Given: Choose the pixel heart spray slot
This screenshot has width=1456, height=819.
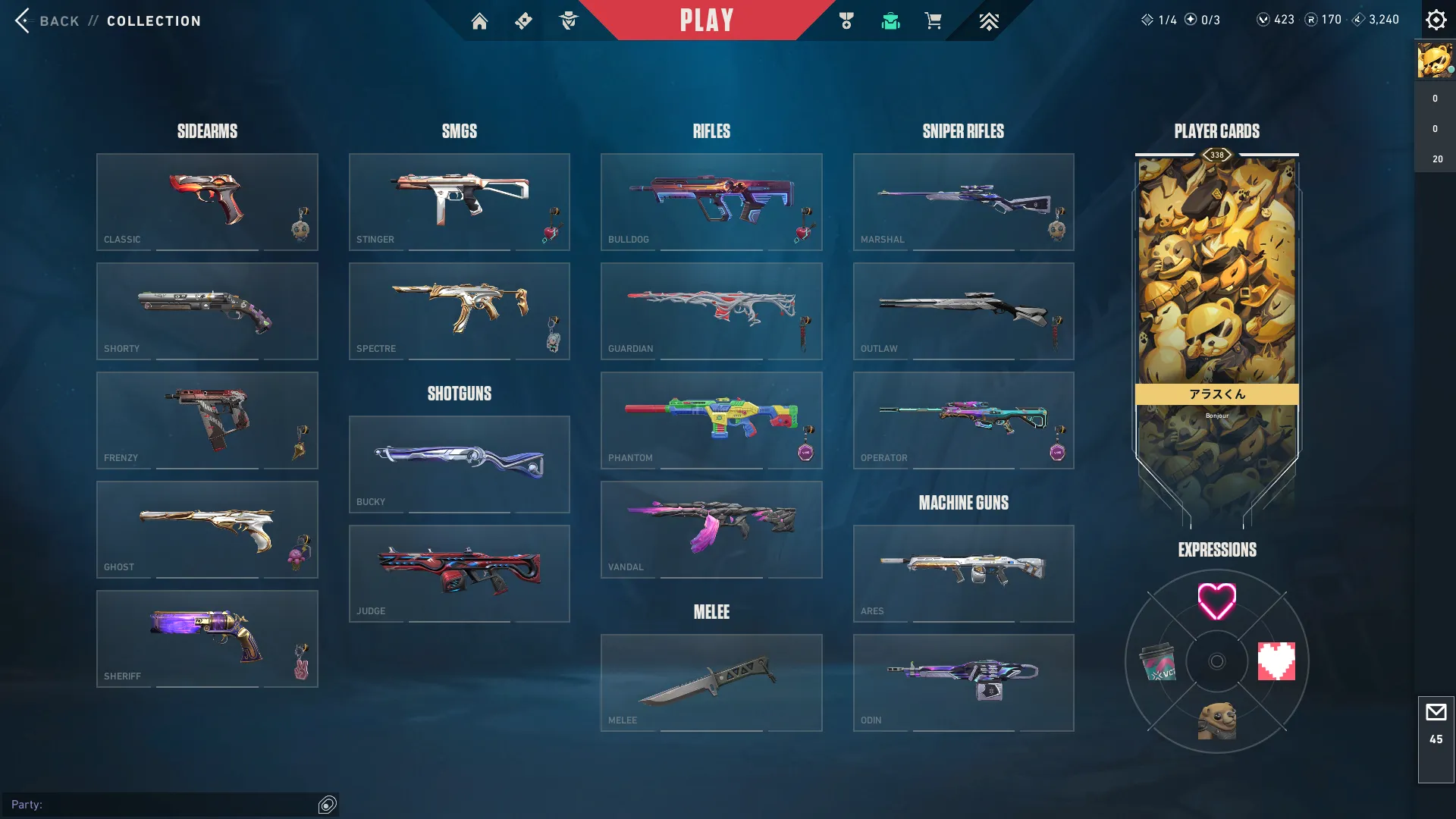Looking at the screenshot, I should (1276, 661).
